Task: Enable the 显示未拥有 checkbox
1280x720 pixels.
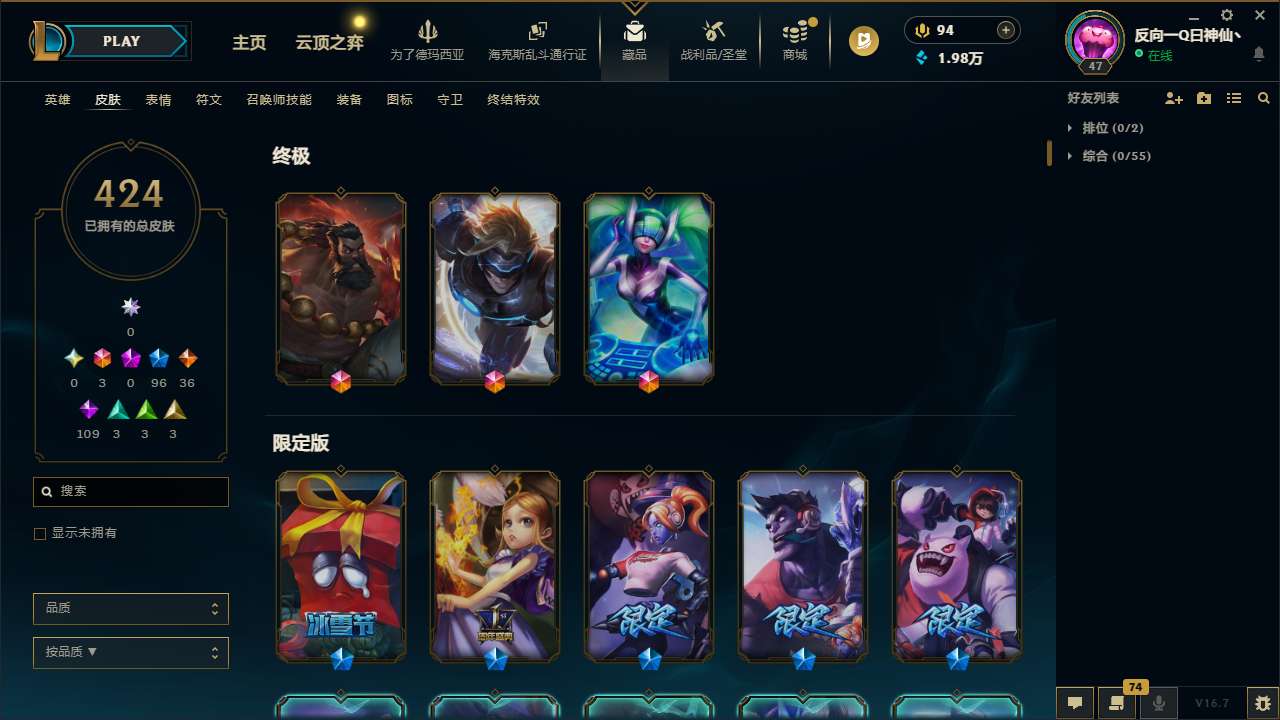Action: (40, 533)
